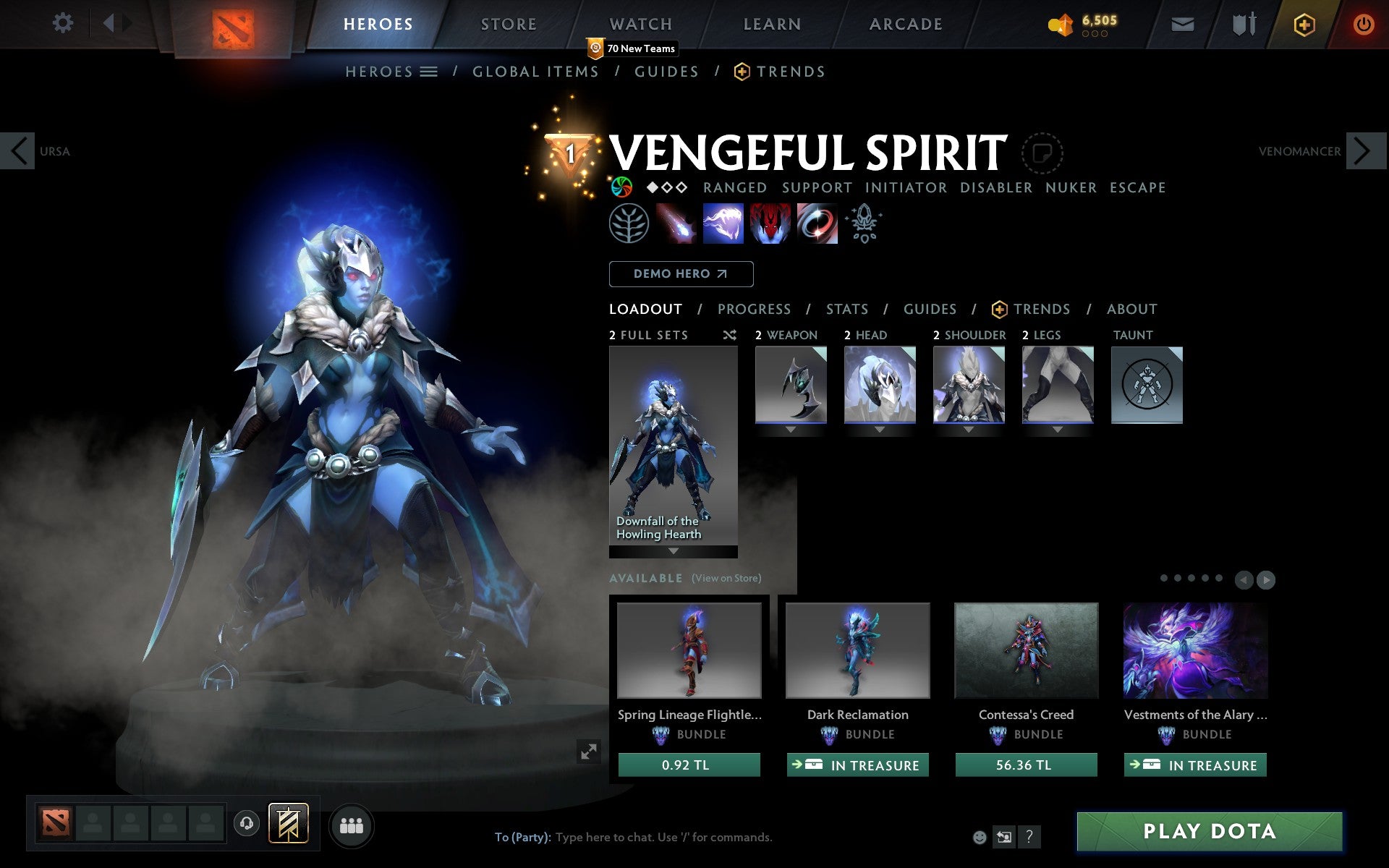Open the mail/notifications envelope icon
1389x868 pixels.
tap(1182, 23)
